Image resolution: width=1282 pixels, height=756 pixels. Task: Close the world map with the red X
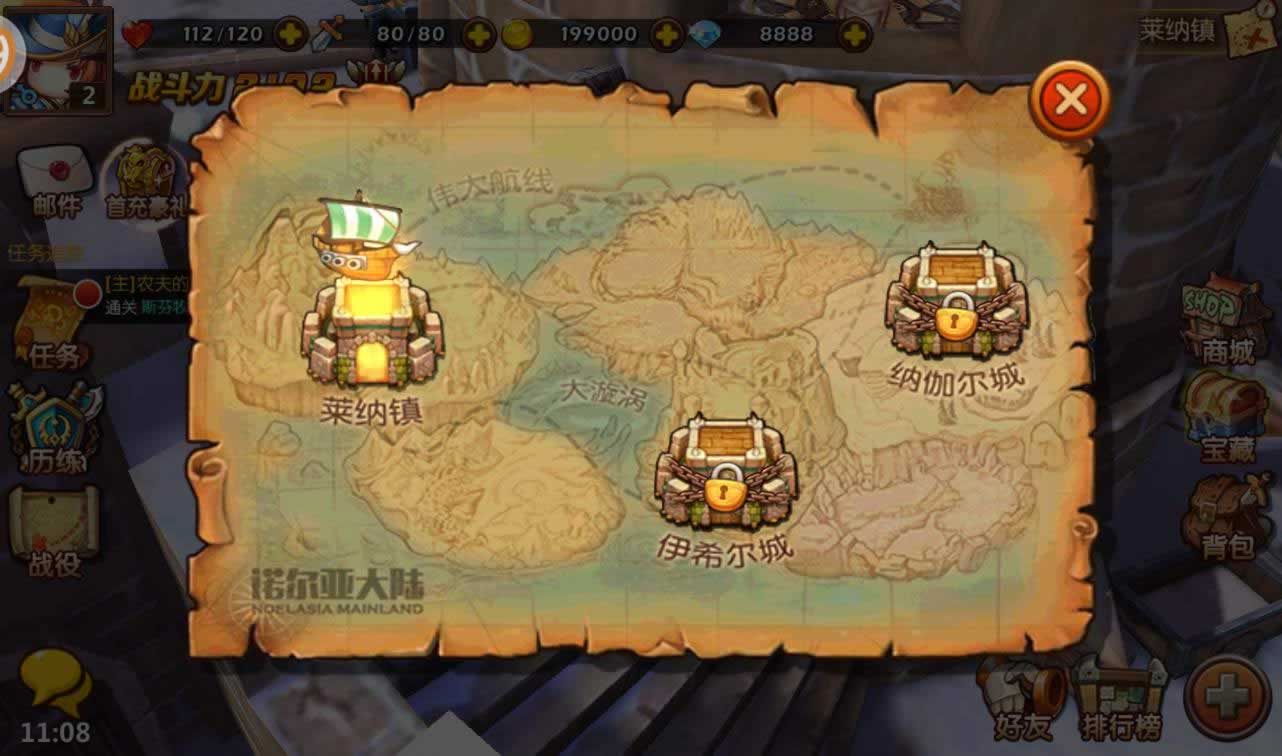pos(1069,100)
